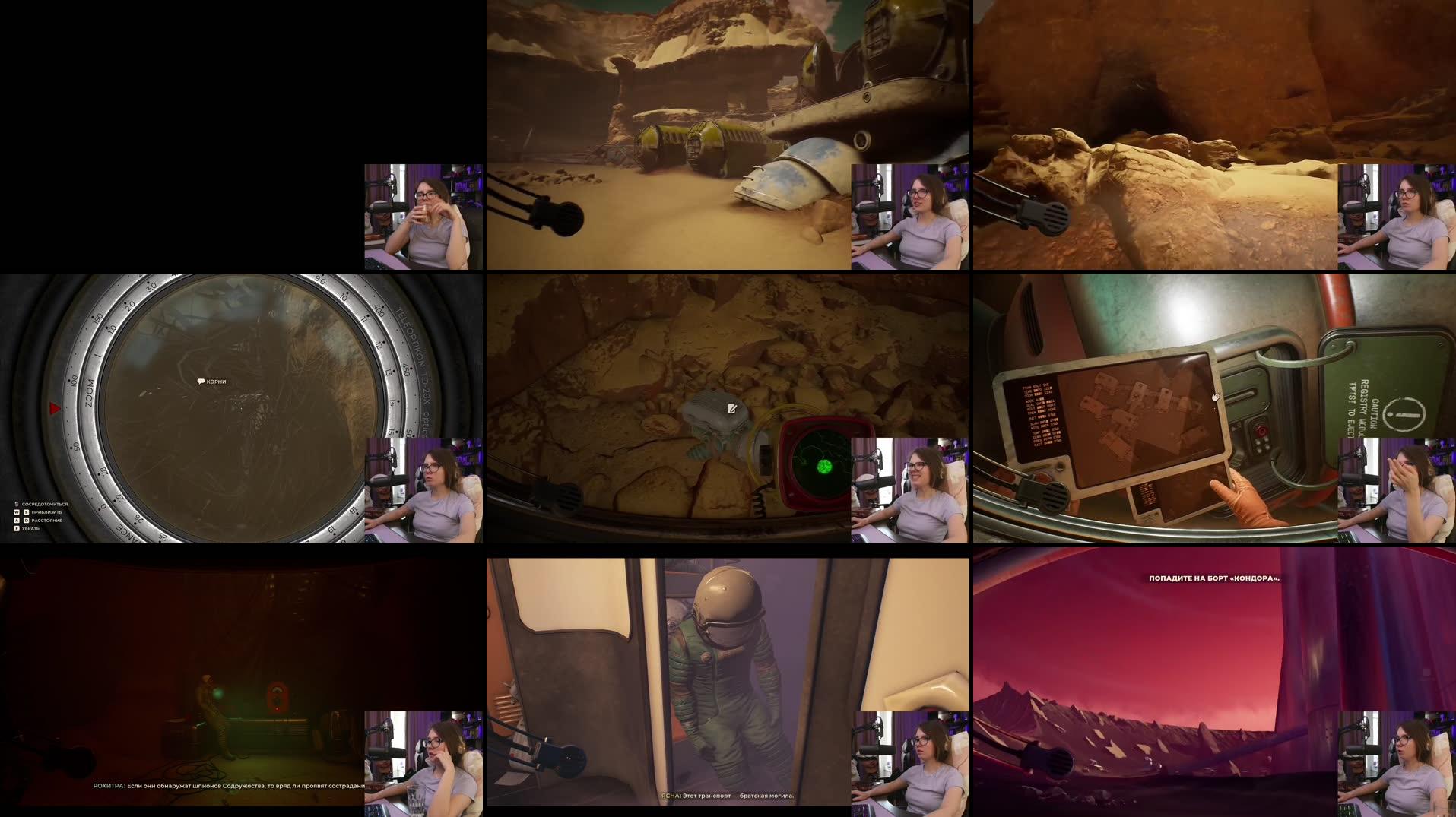Click the S key icon next to ПРИБЛИЗИТЬ

[26, 512]
